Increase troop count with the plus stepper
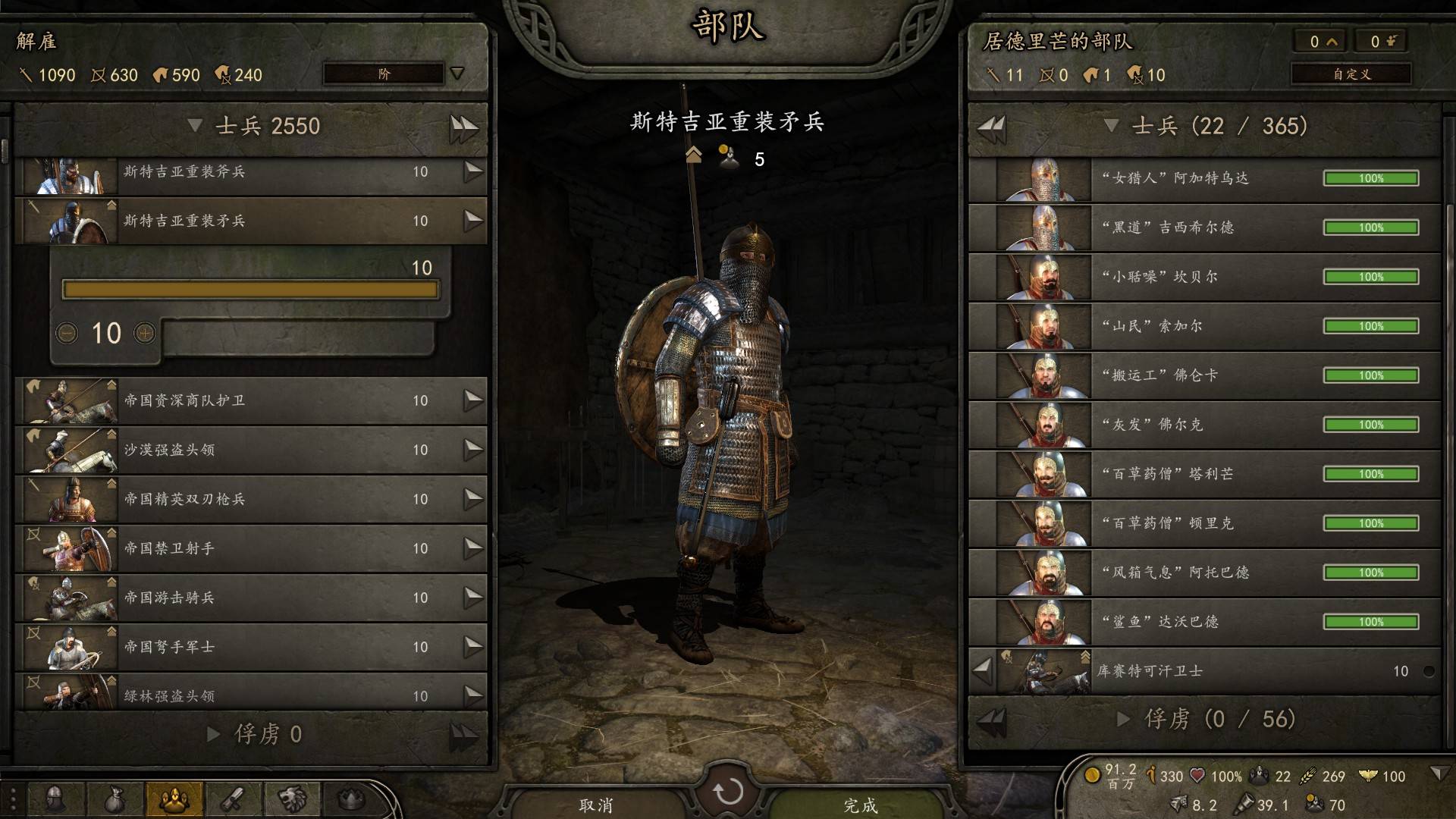The height and width of the screenshot is (819, 1456). coord(144,333)
